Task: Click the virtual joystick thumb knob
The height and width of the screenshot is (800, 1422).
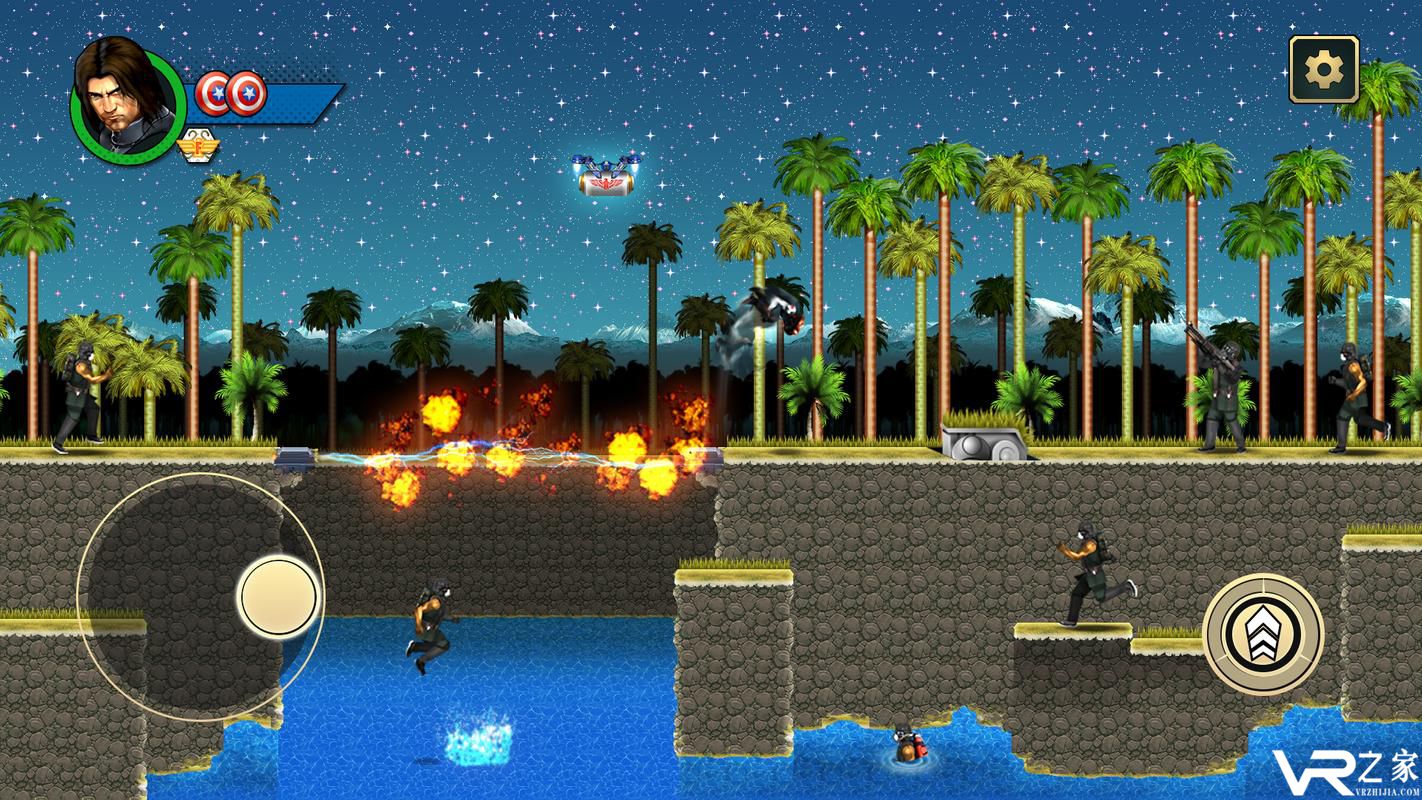Action: (x=279, y=597)
